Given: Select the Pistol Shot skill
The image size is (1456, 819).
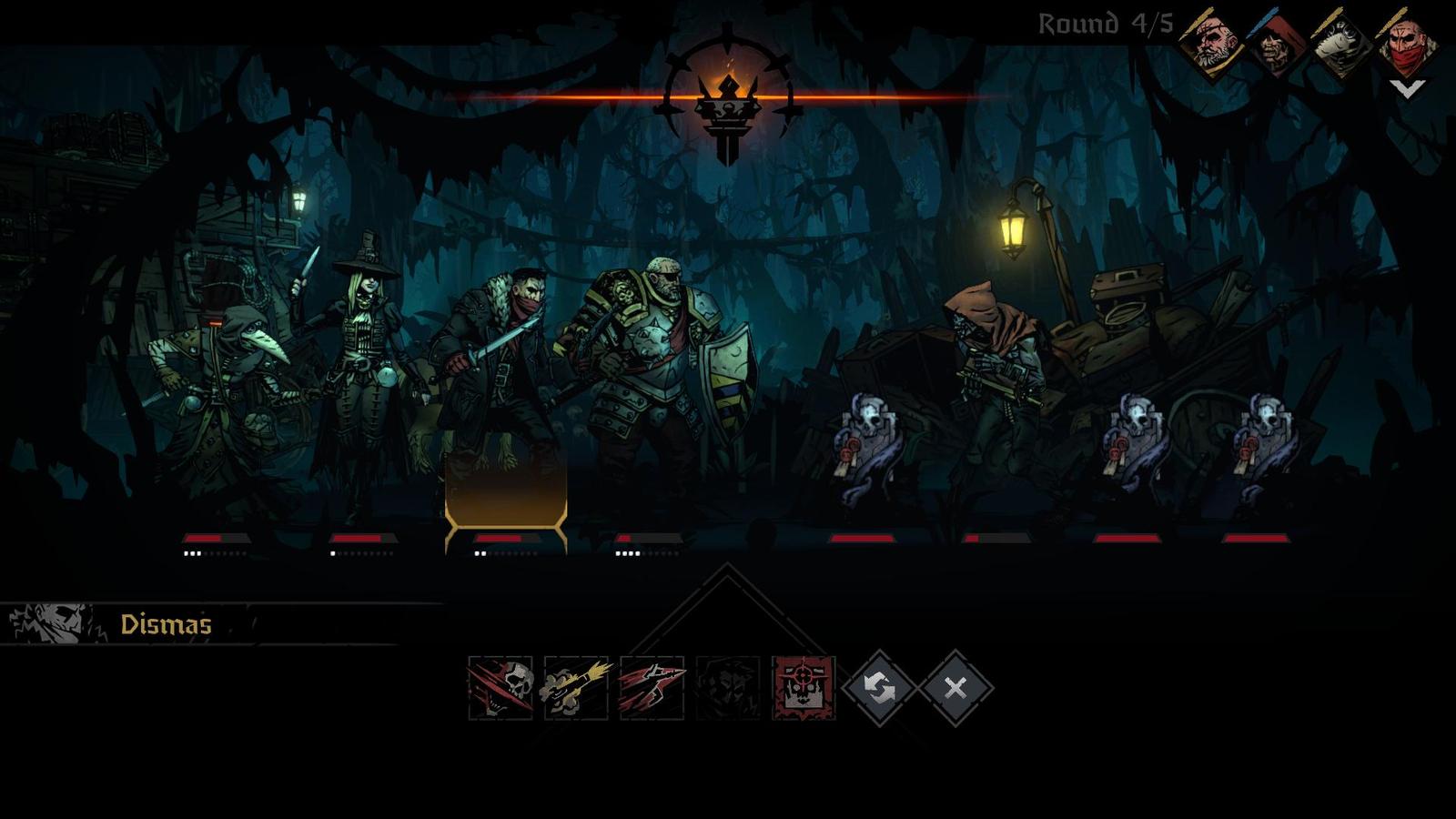Looking at the screenshot, I should [x=575, y=688].
